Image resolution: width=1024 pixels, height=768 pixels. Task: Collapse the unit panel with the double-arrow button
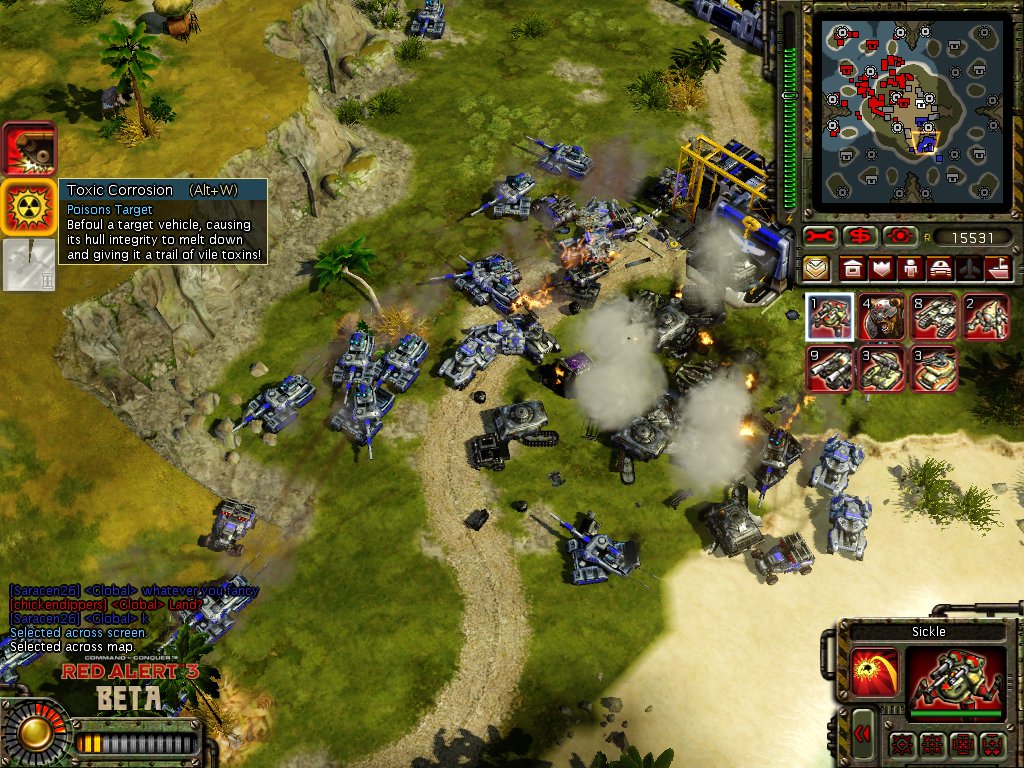point(862,735)
